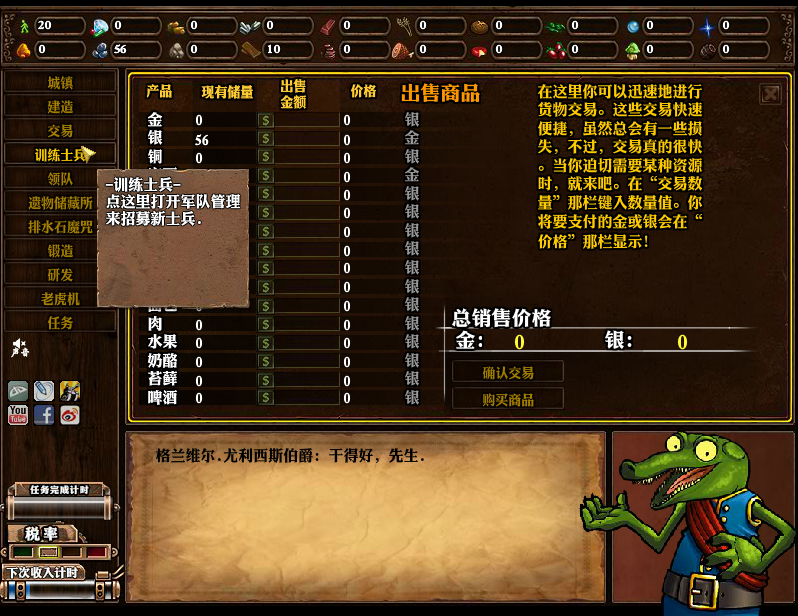798x616 pixels.
Task: Open the Facebook link icon
Action: point(44,414)
